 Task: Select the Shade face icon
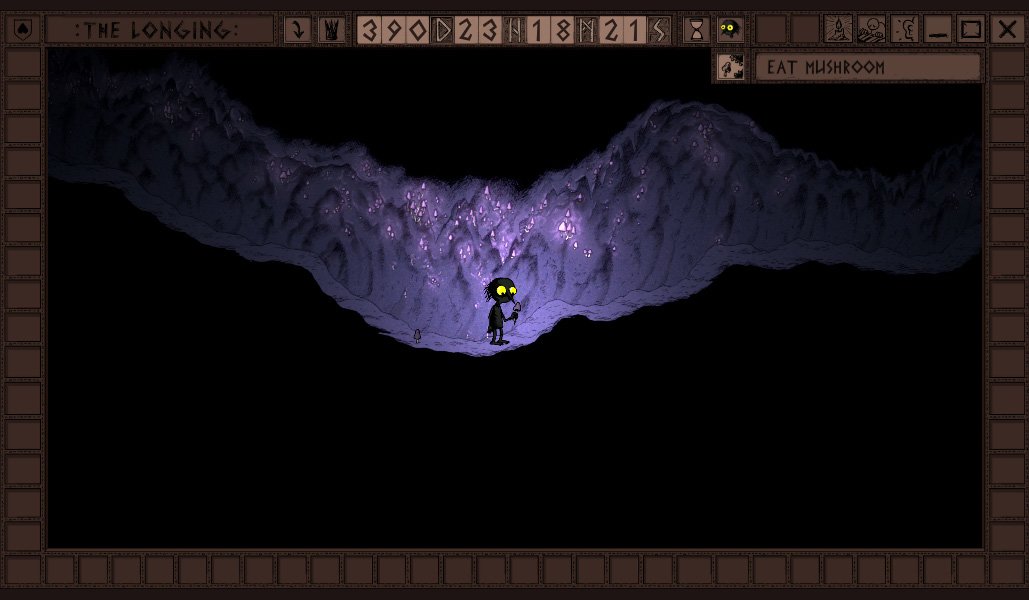click(730, 30)
